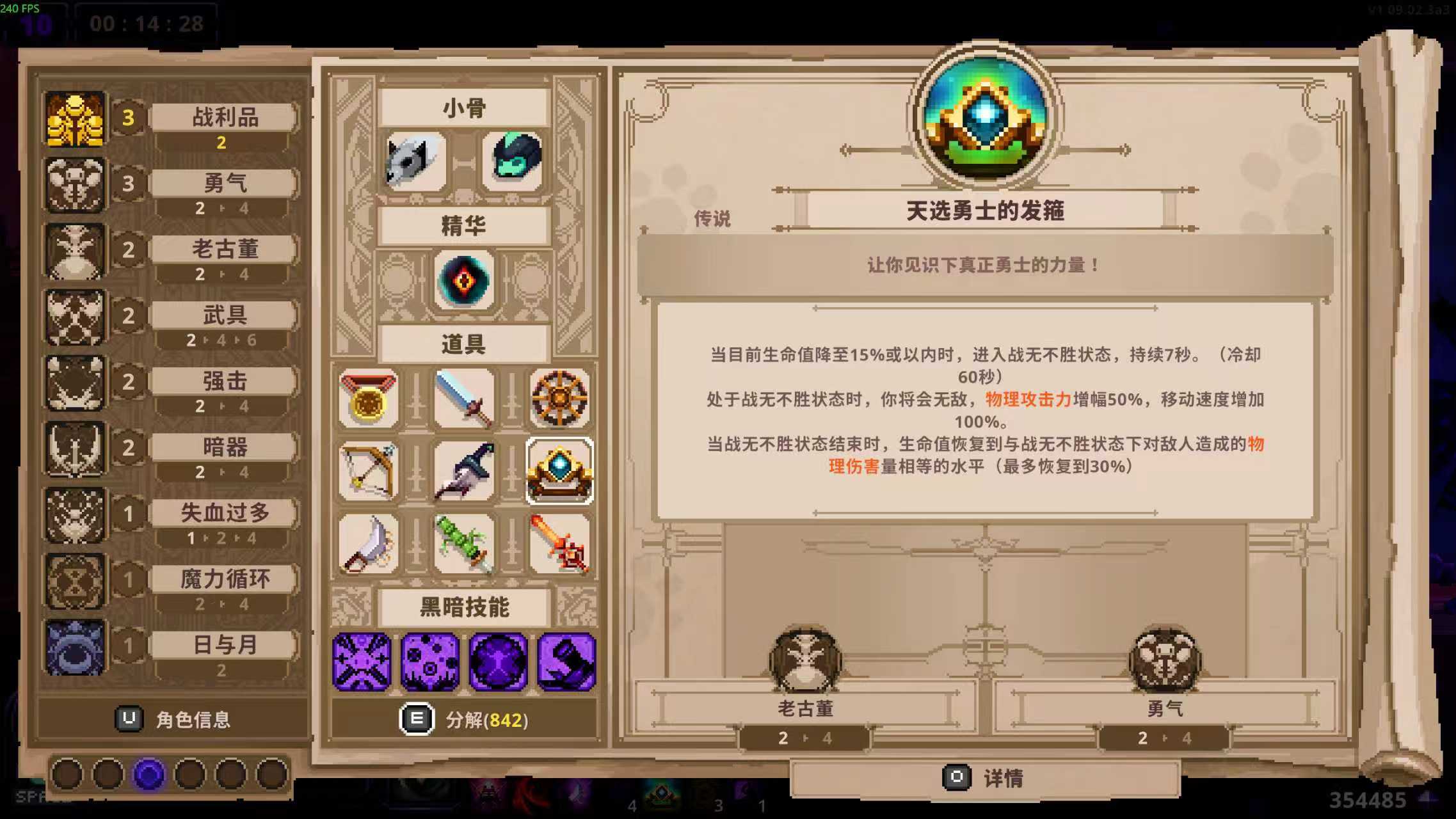Click the 老古董 tag below the description

[806, 709]
